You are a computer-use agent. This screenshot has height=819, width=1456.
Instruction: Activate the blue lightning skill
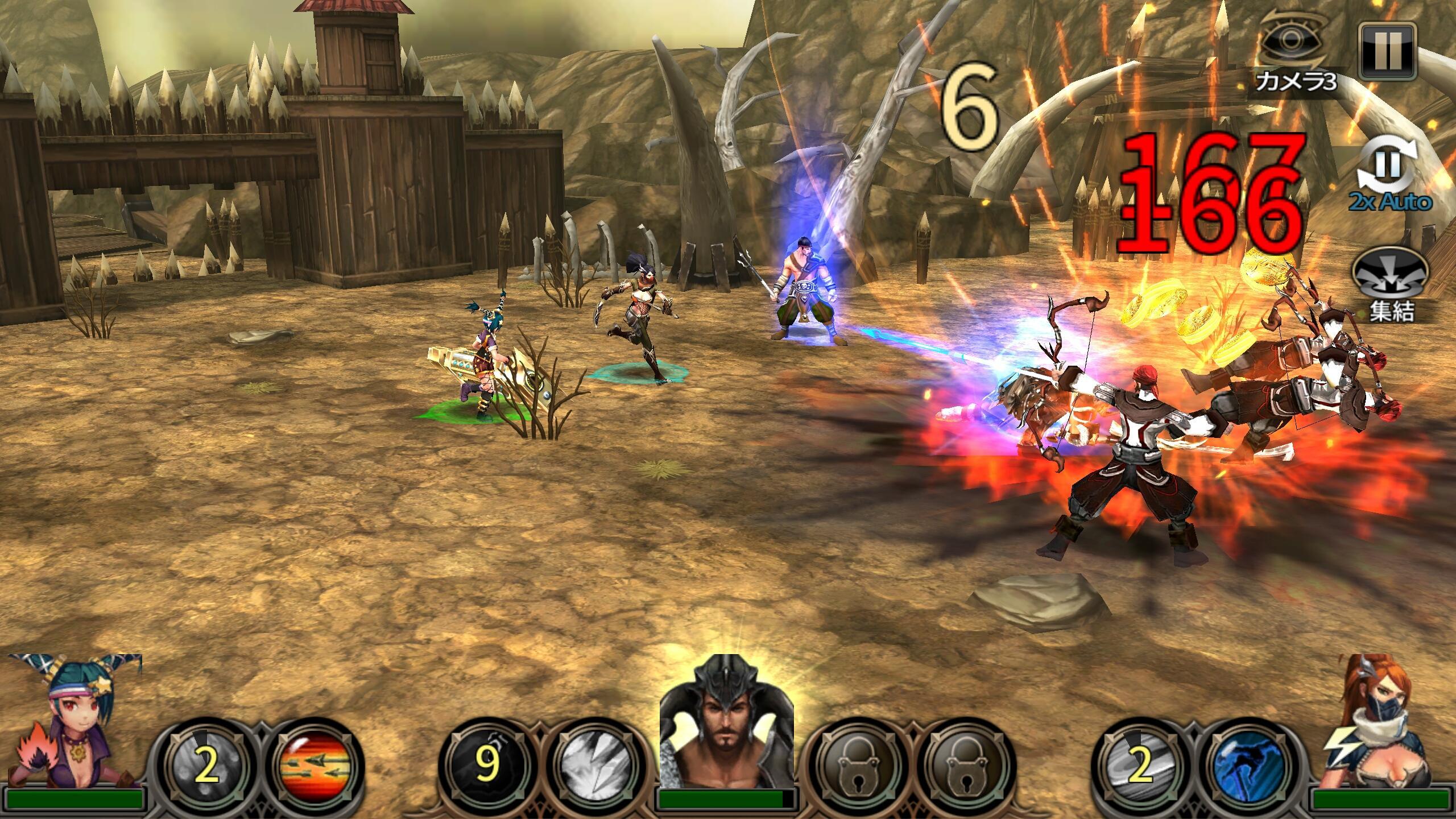click(x=1246, y=767)
